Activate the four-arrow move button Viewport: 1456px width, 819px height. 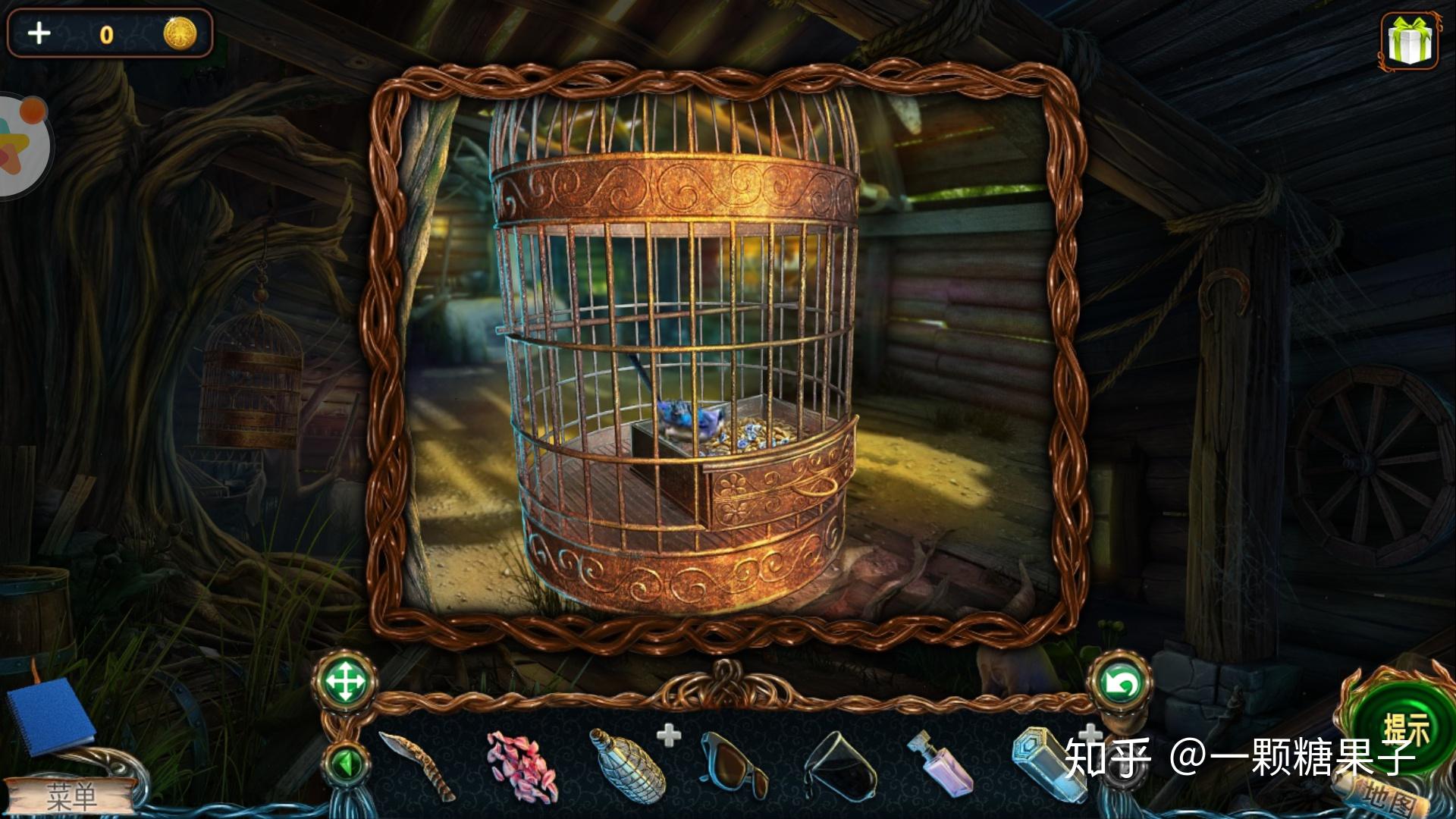[x=345, y=682]
